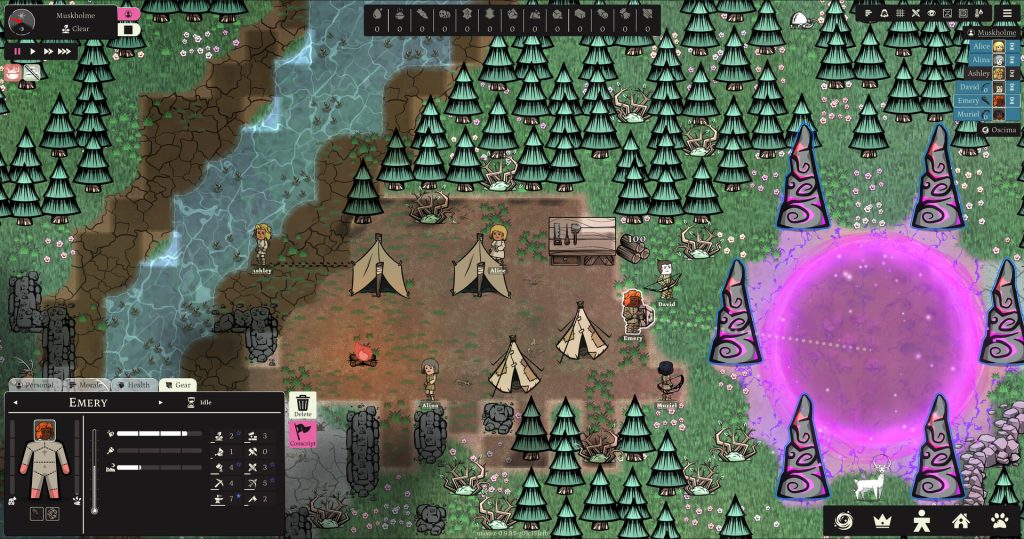Image resolution: width=1024 pixels, height=539 pixels.
Task: Switch to the Morale tab
Action: click(x=87, y=385)
